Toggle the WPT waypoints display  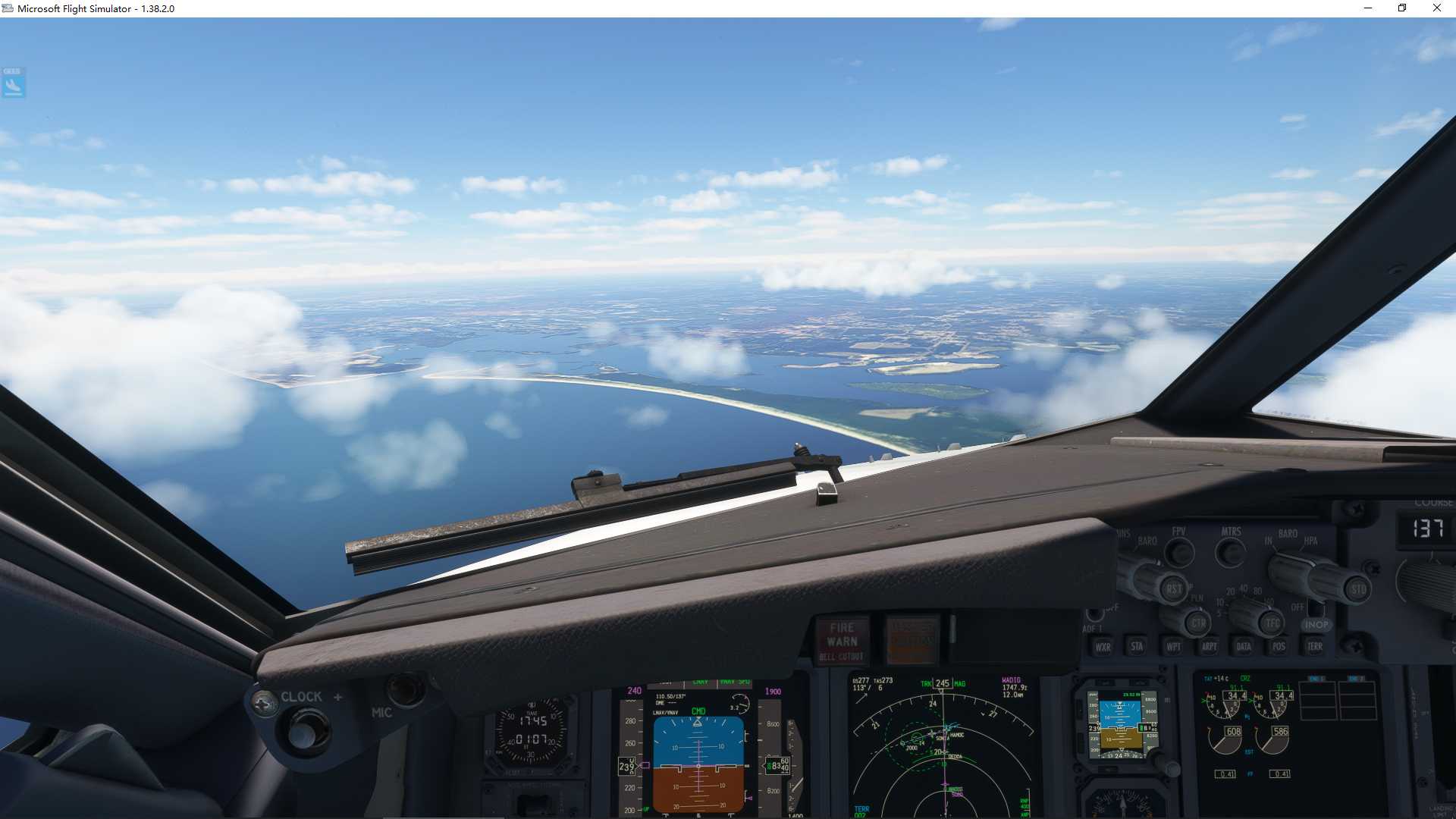tap(1172, 648)
